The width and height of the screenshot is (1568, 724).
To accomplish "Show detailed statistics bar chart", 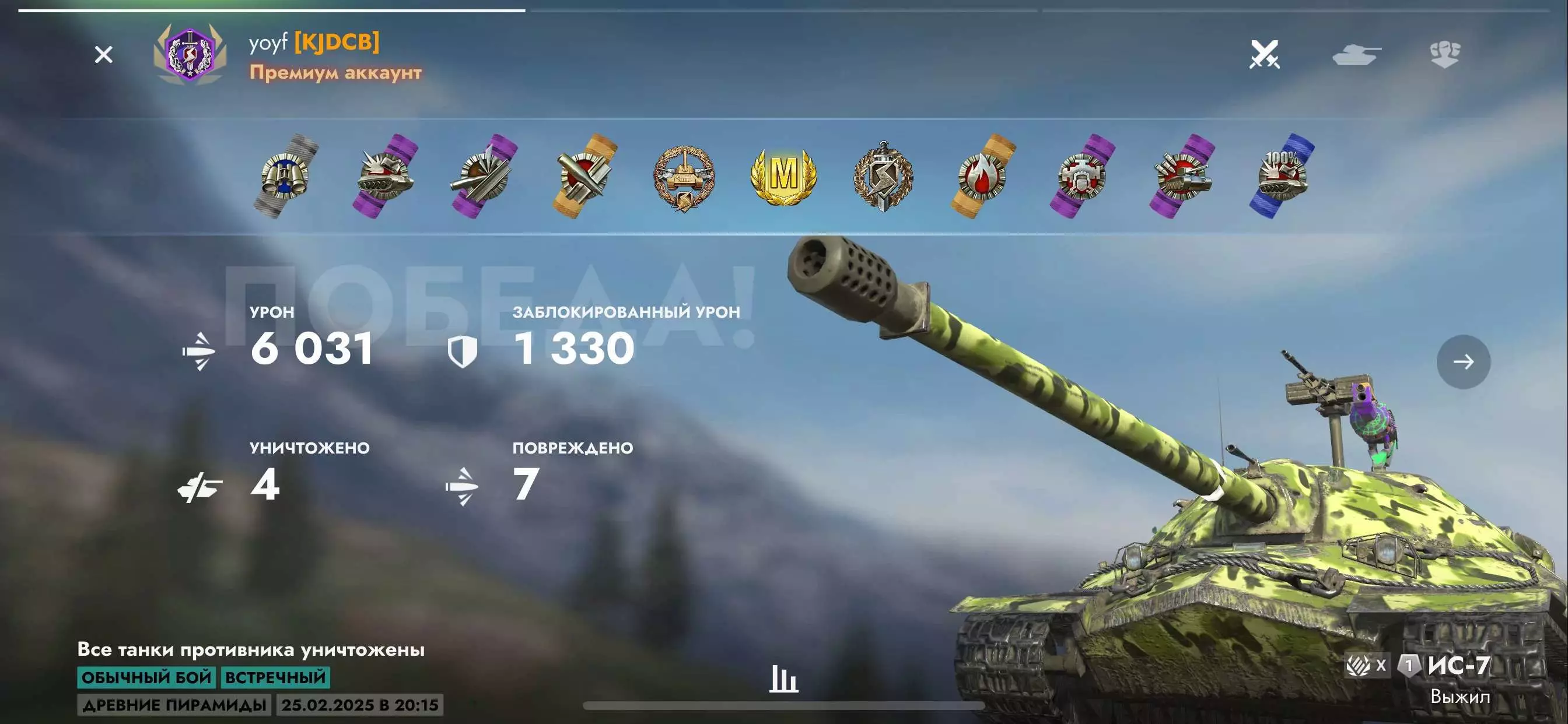I will coord(783,679).
